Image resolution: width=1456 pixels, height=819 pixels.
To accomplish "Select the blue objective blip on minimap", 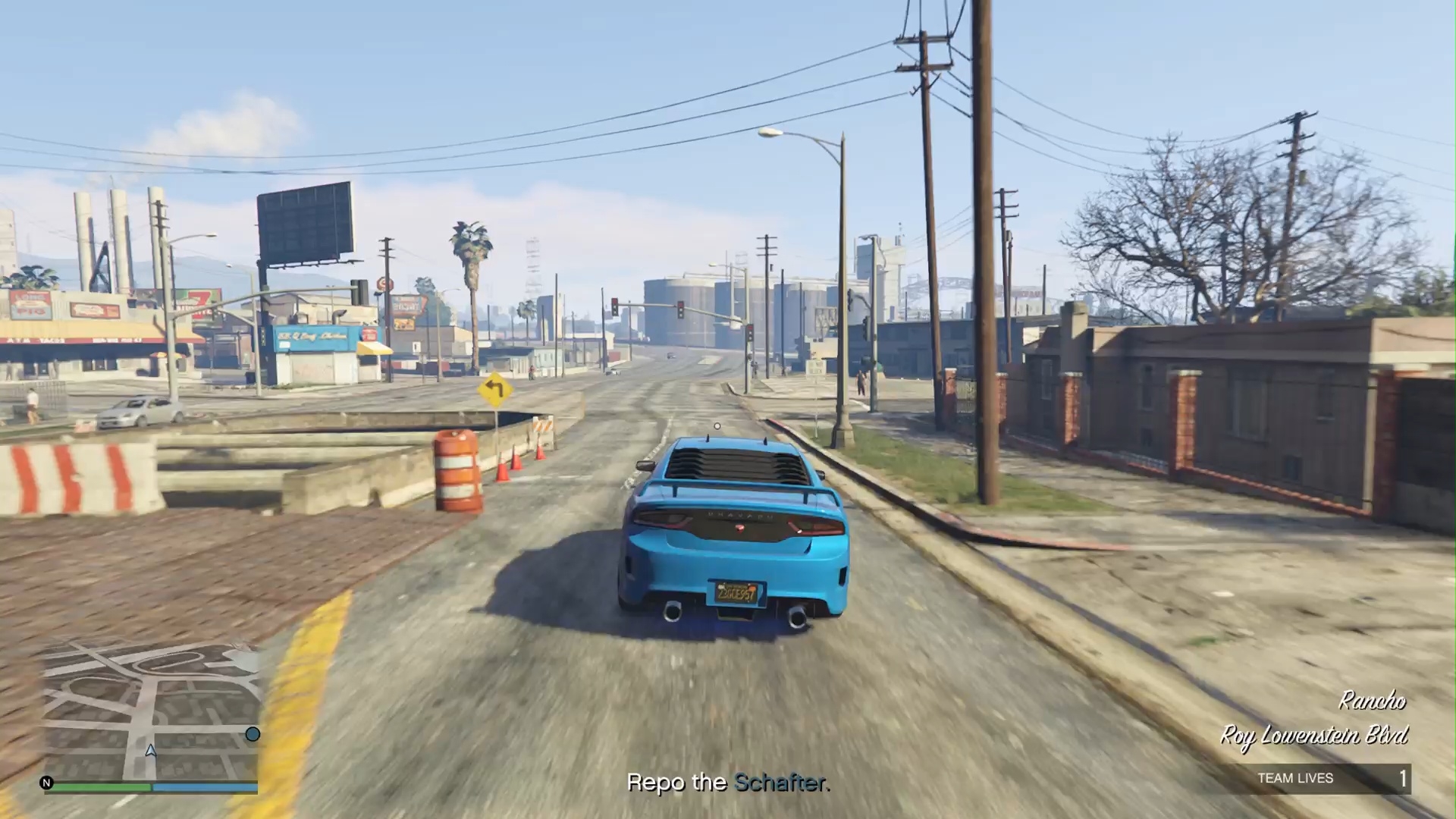I will pos(253,734).
